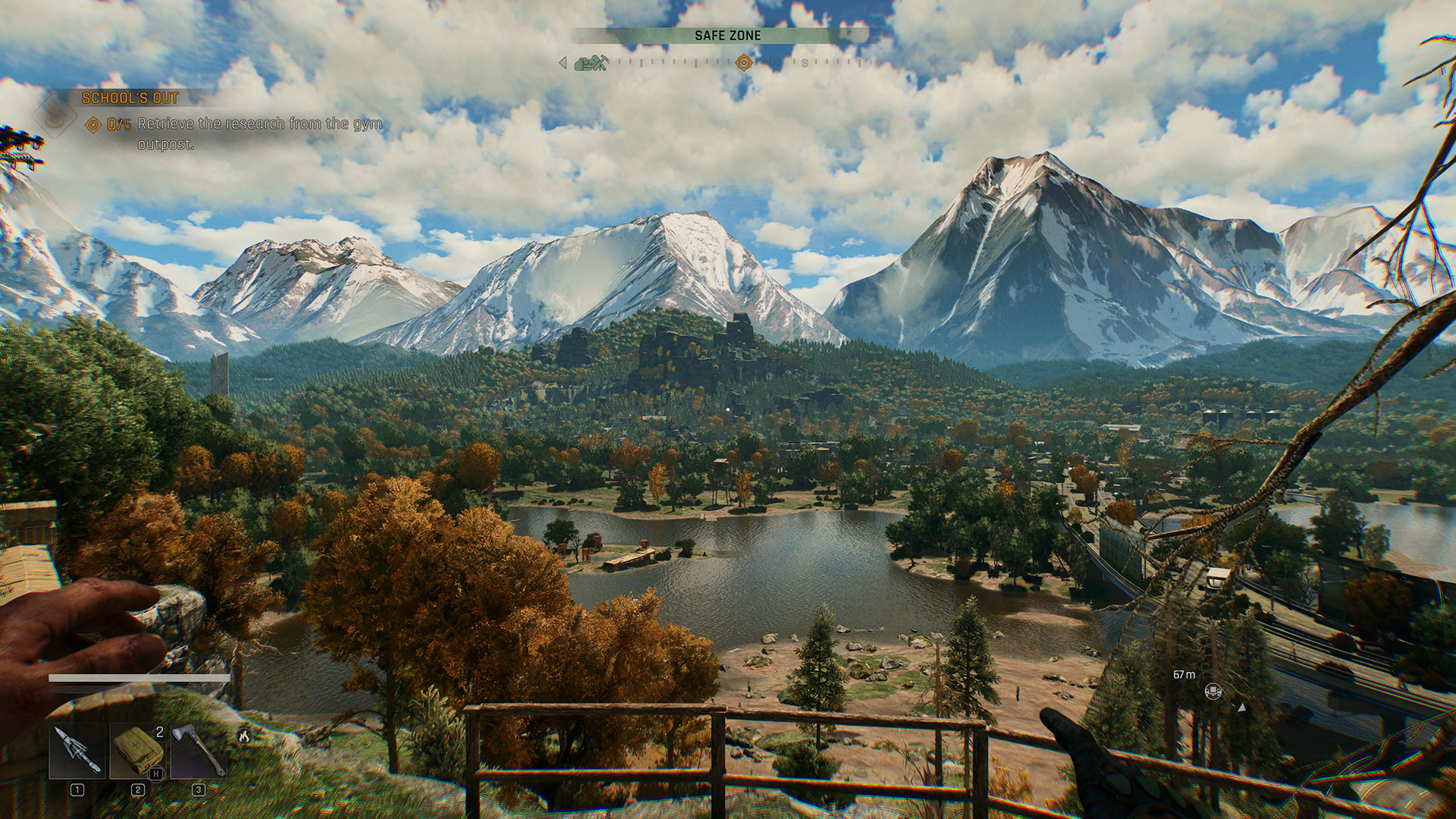This screenshot has width=1456, height=819.
Task: Select the orange objective marker on the compass
Action: click(x=744, y=63)
